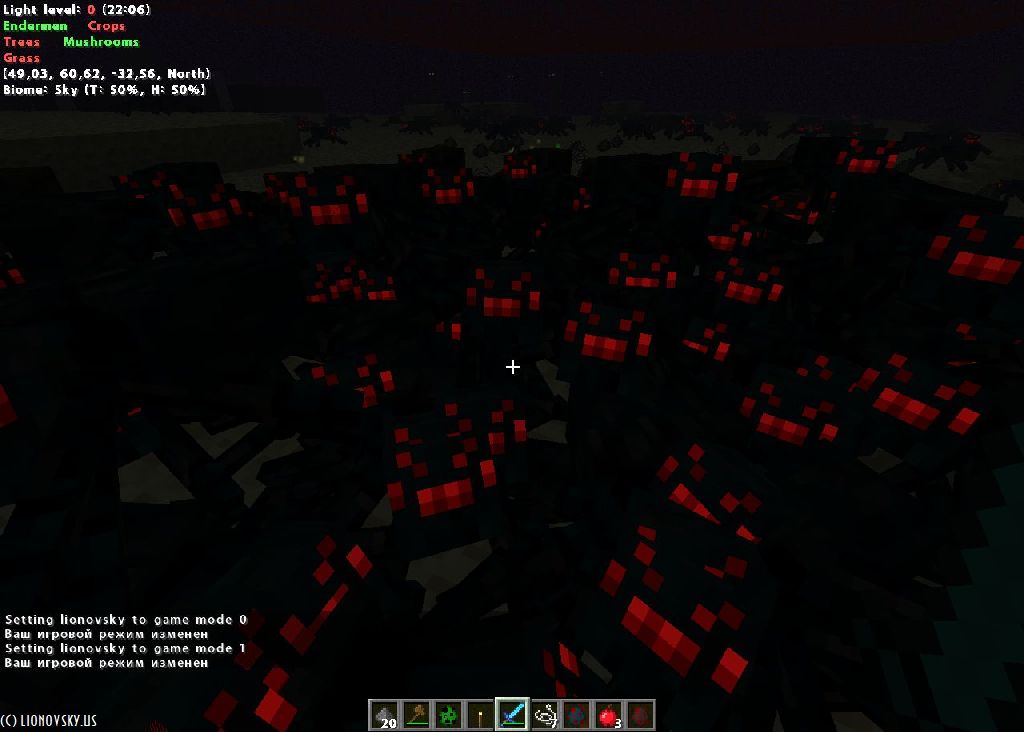
Task: Select the green plant hotbar slot
Action: (448, 715)
